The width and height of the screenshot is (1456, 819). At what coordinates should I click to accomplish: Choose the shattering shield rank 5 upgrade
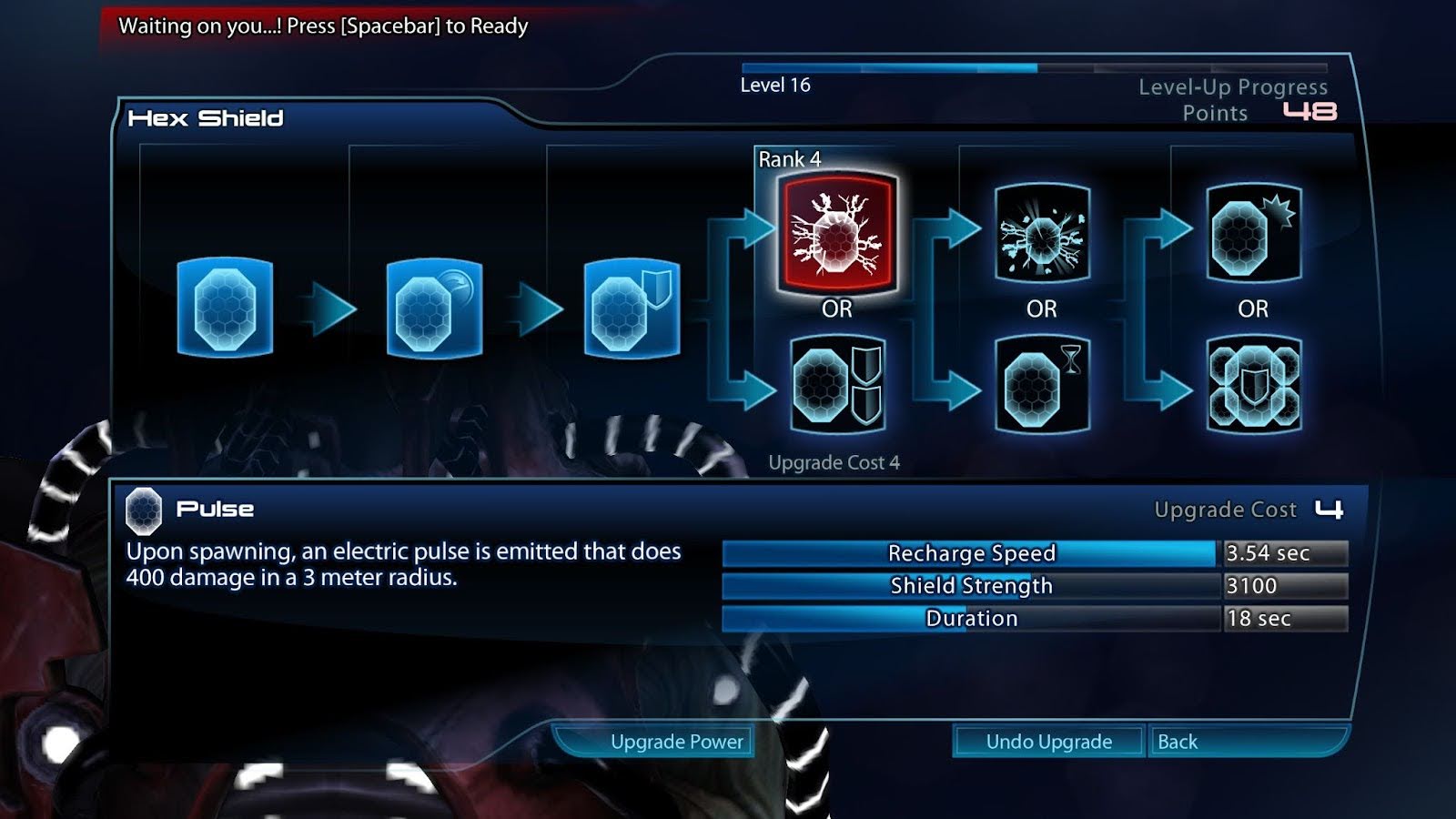pos(1042,235)
